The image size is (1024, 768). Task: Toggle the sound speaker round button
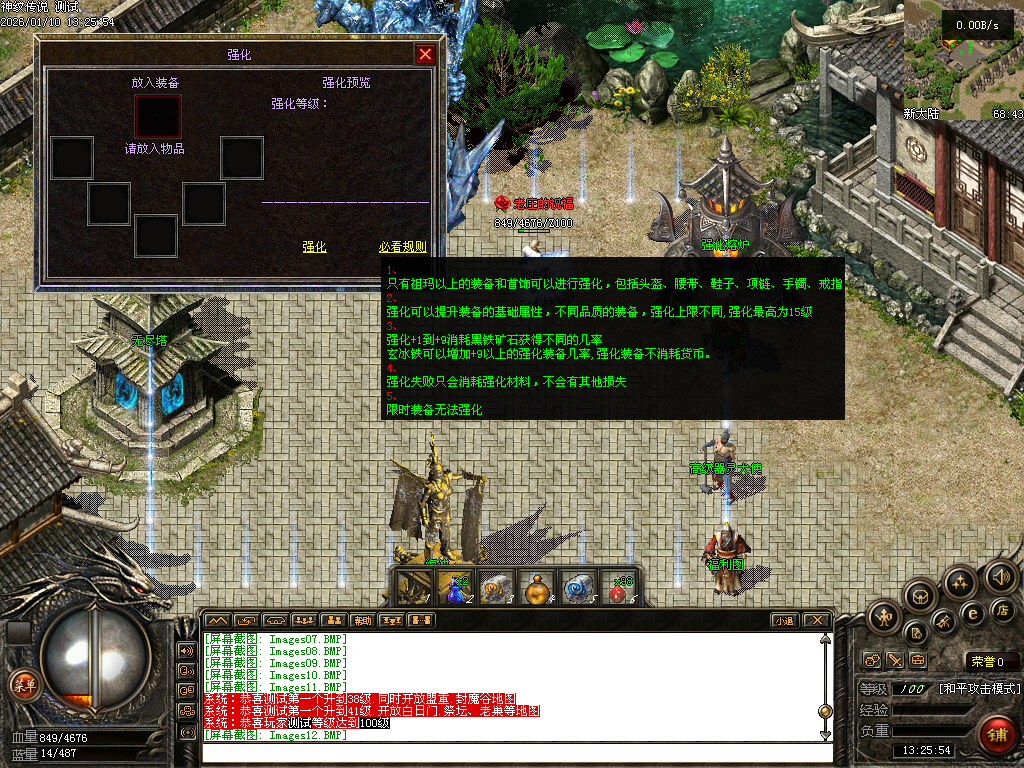(x=1001, y=577)
